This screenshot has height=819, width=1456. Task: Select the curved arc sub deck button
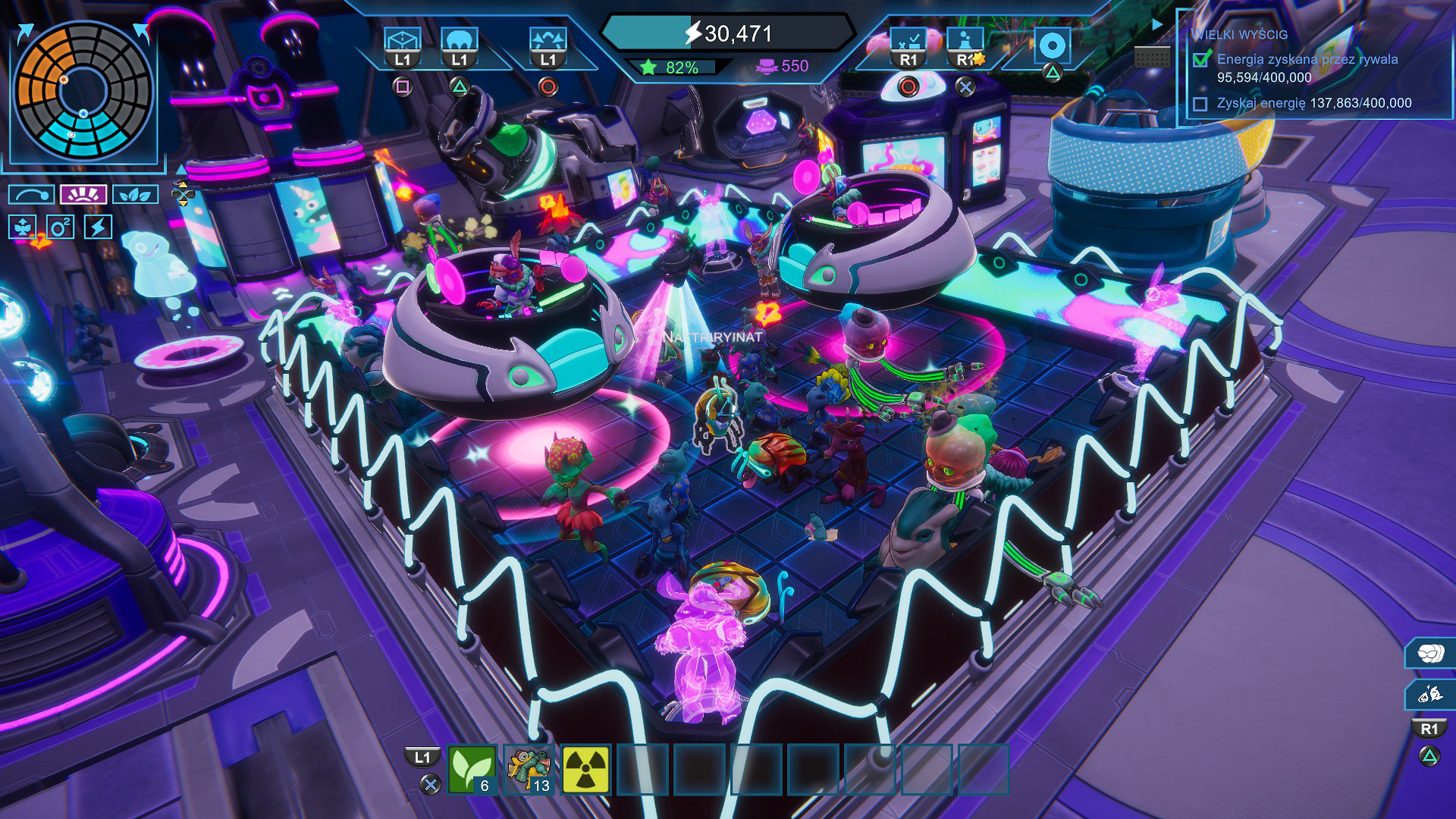(32, 195)
